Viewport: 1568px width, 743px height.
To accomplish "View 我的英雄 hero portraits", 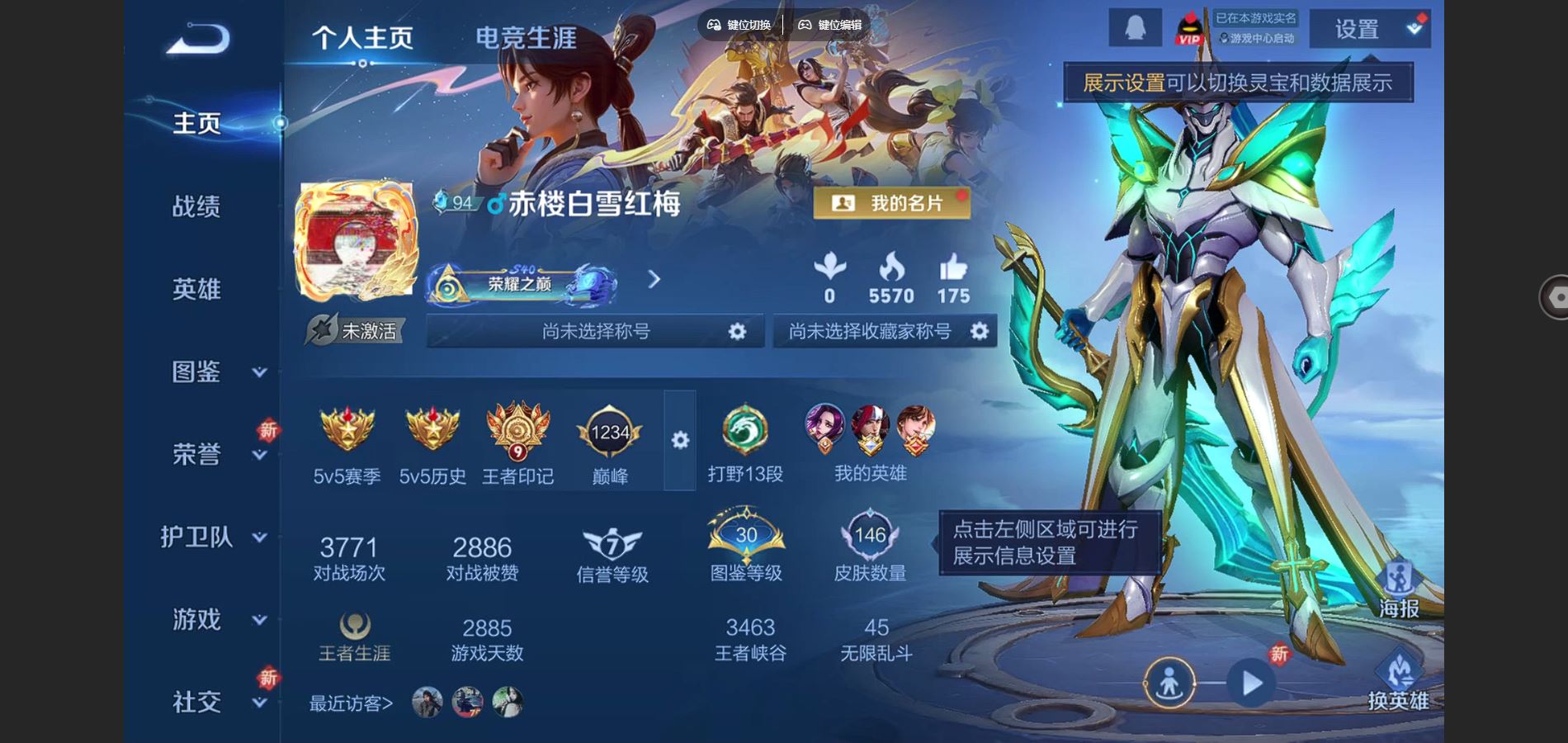I will pos(870,443).
